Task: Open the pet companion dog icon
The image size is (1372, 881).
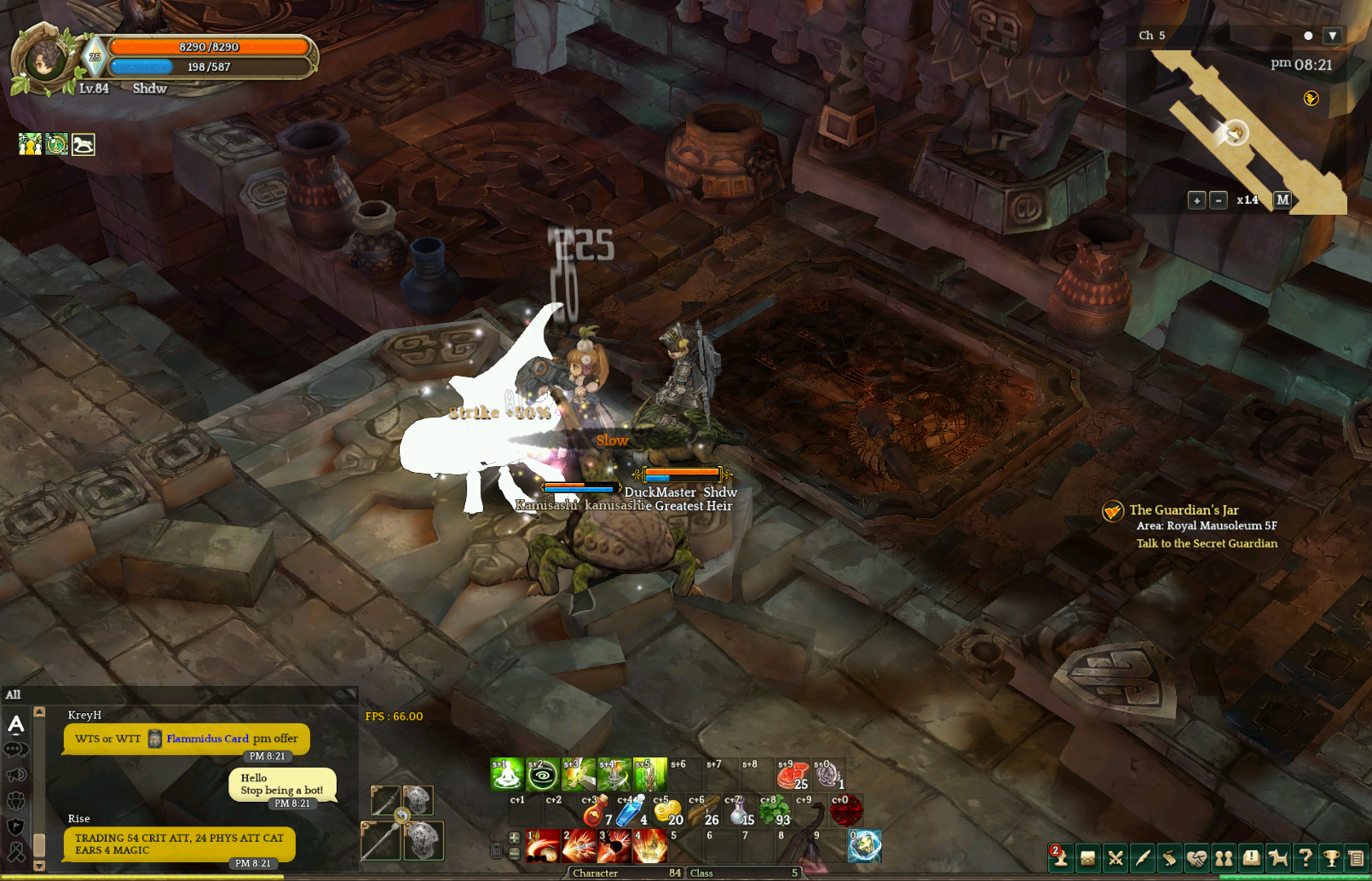Action: tap(1277, 858)
